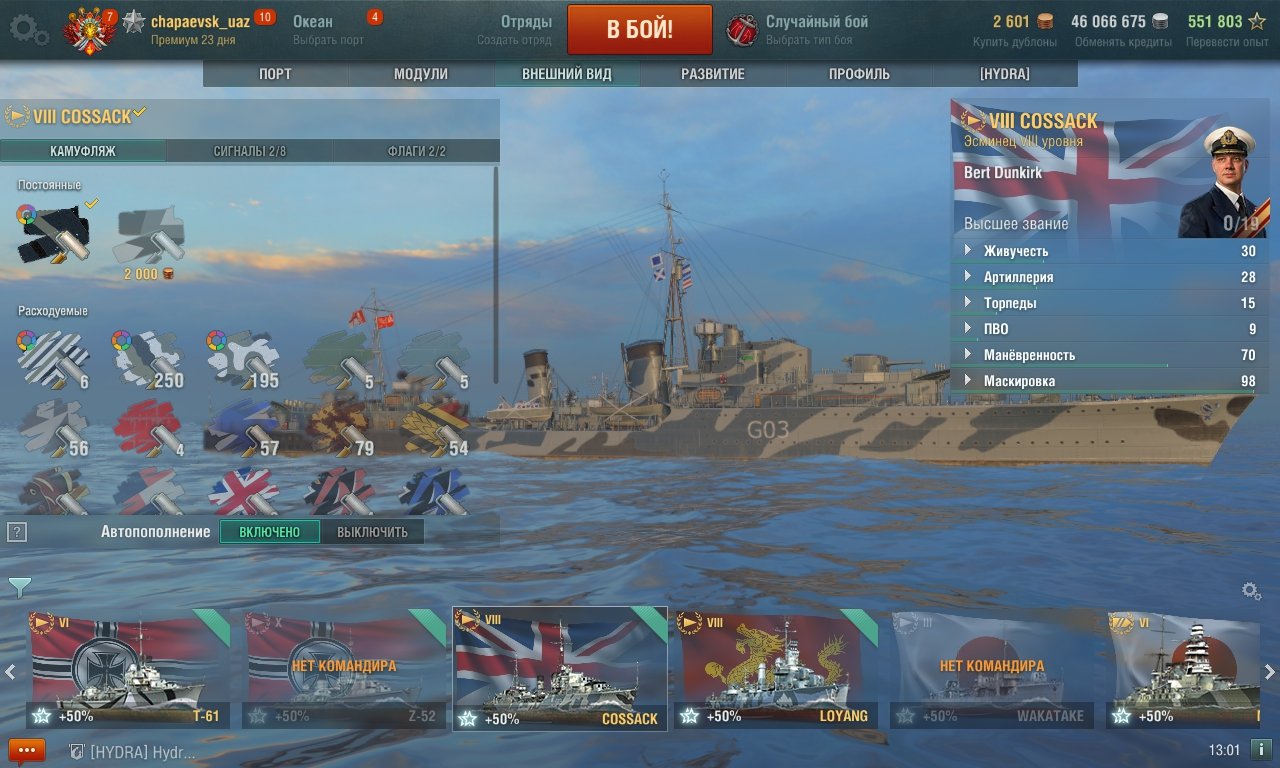Open the ship carousel filter funnel
Screen dimensions: 1280x768
pos(19,587)
